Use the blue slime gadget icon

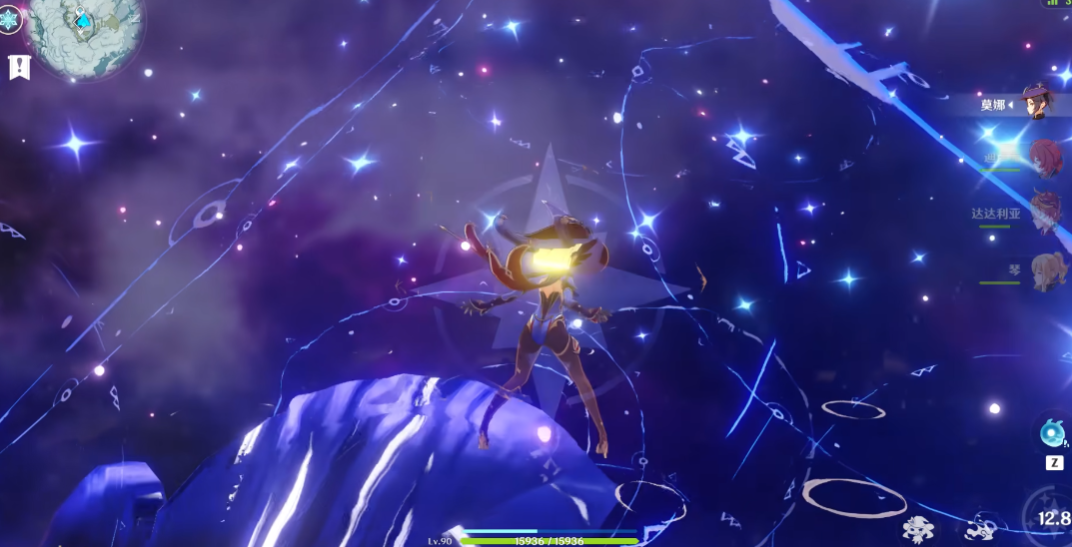[x=1053, y=433]
